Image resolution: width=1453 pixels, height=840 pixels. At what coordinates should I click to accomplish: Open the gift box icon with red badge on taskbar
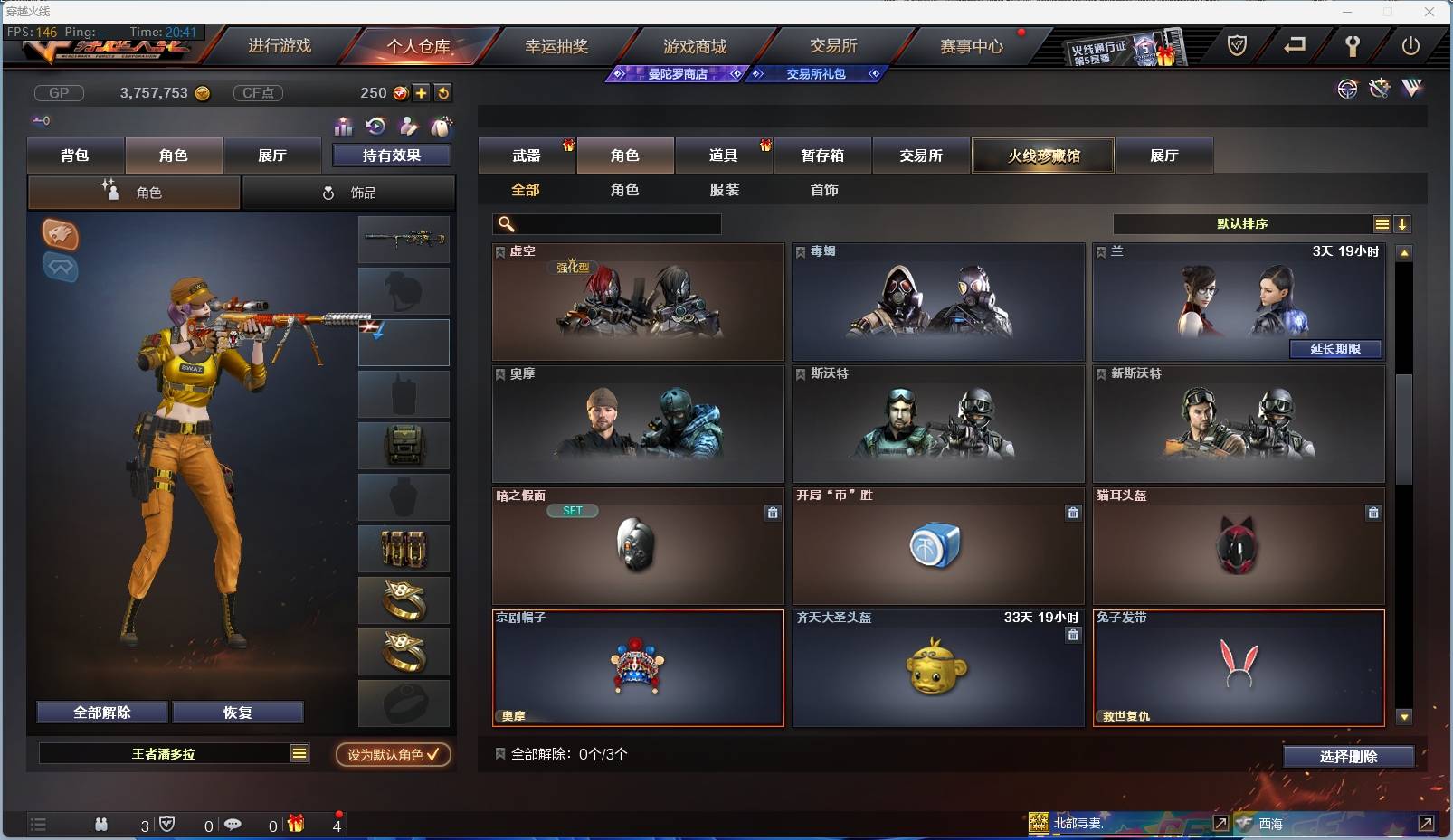tap(295, 824)
